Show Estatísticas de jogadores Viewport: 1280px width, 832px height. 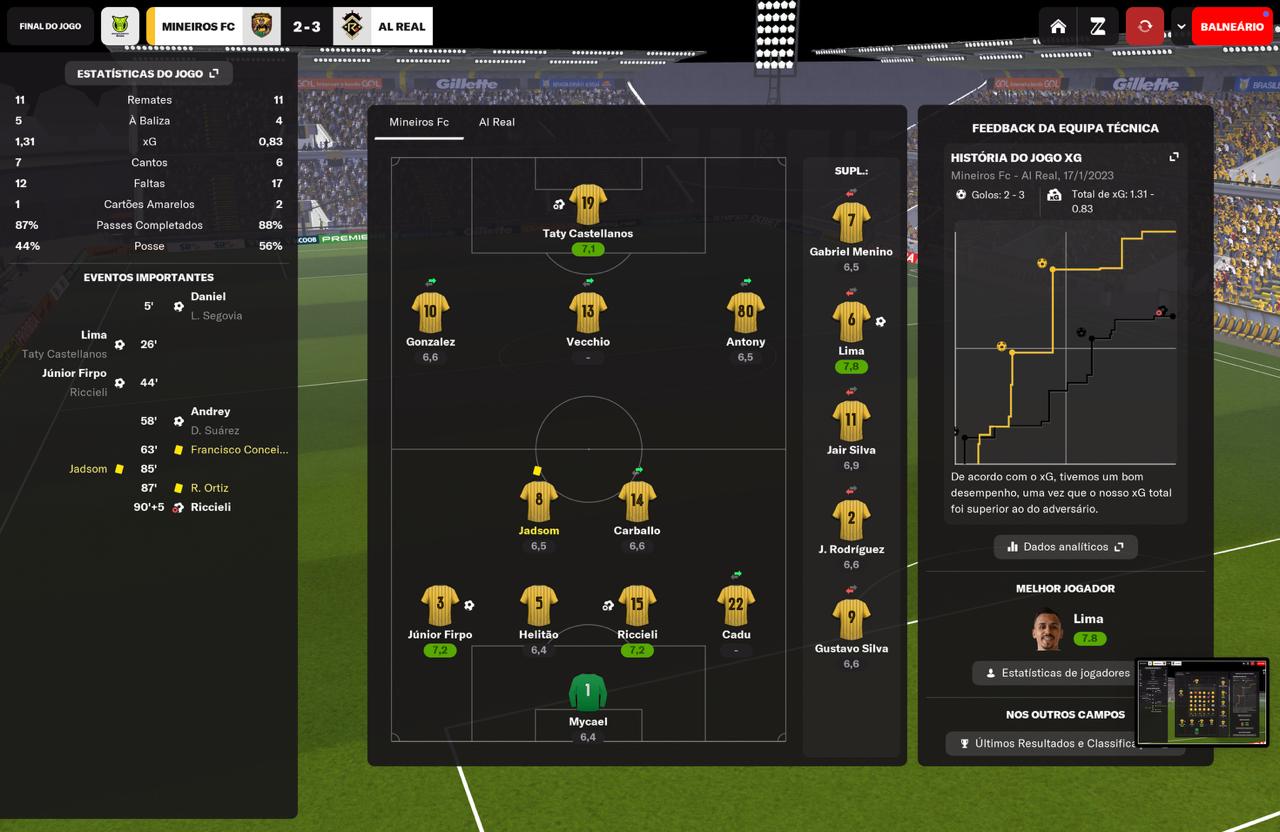pyautogui.click(x=1056, y=673)
